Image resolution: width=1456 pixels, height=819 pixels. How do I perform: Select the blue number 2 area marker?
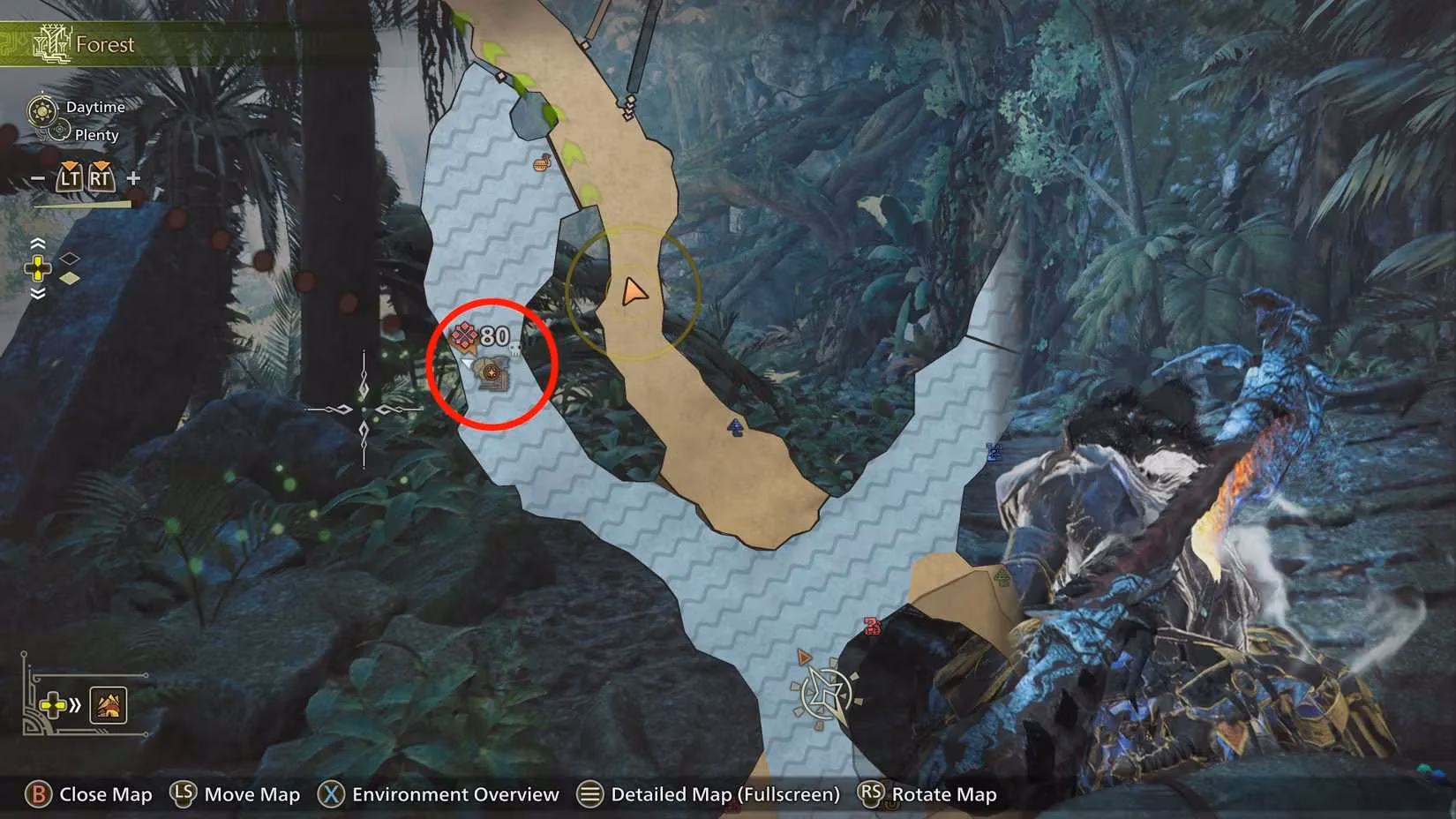994,452
